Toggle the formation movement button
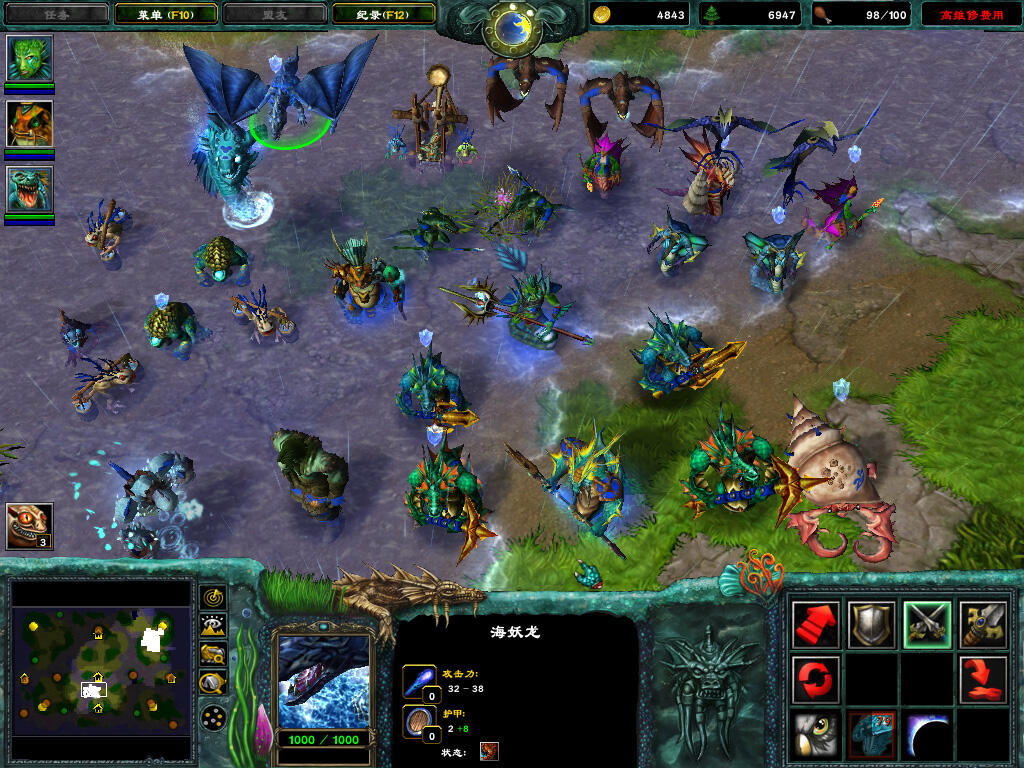This screenshot has width=1024, height=768. pos(212,717)
